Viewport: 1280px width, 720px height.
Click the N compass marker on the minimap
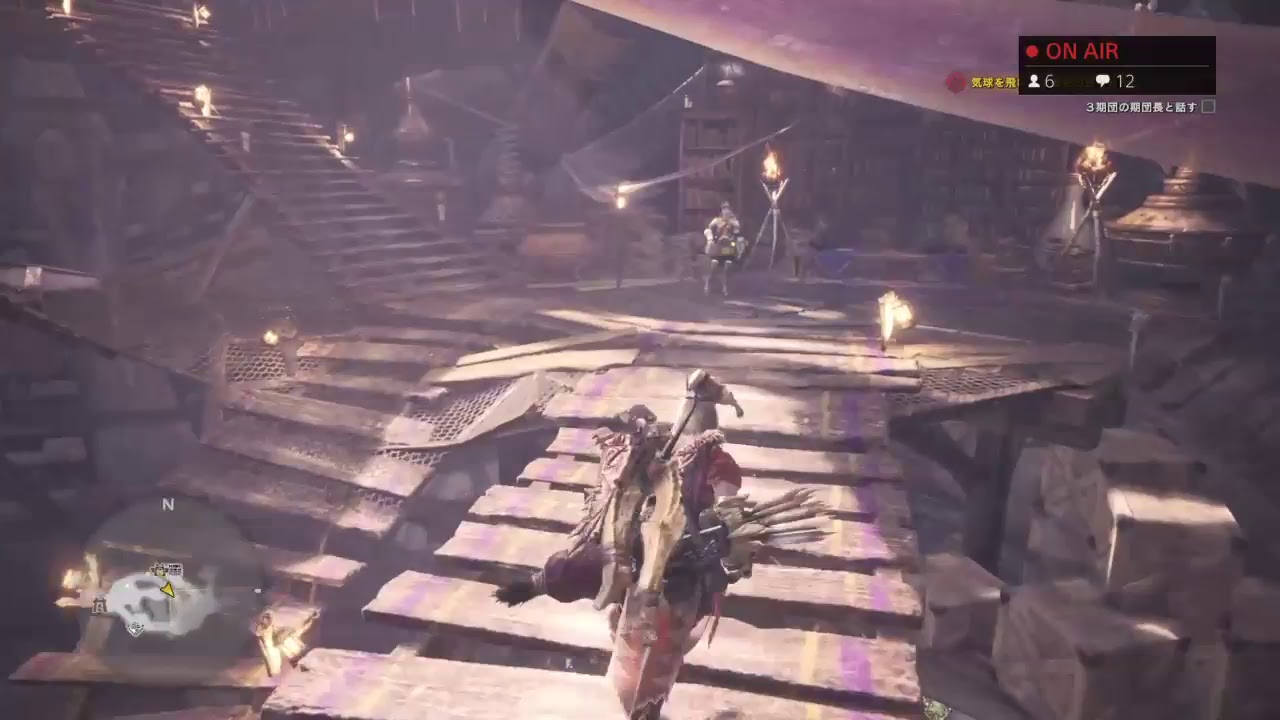pyautogui.click(x=168, y=505)
